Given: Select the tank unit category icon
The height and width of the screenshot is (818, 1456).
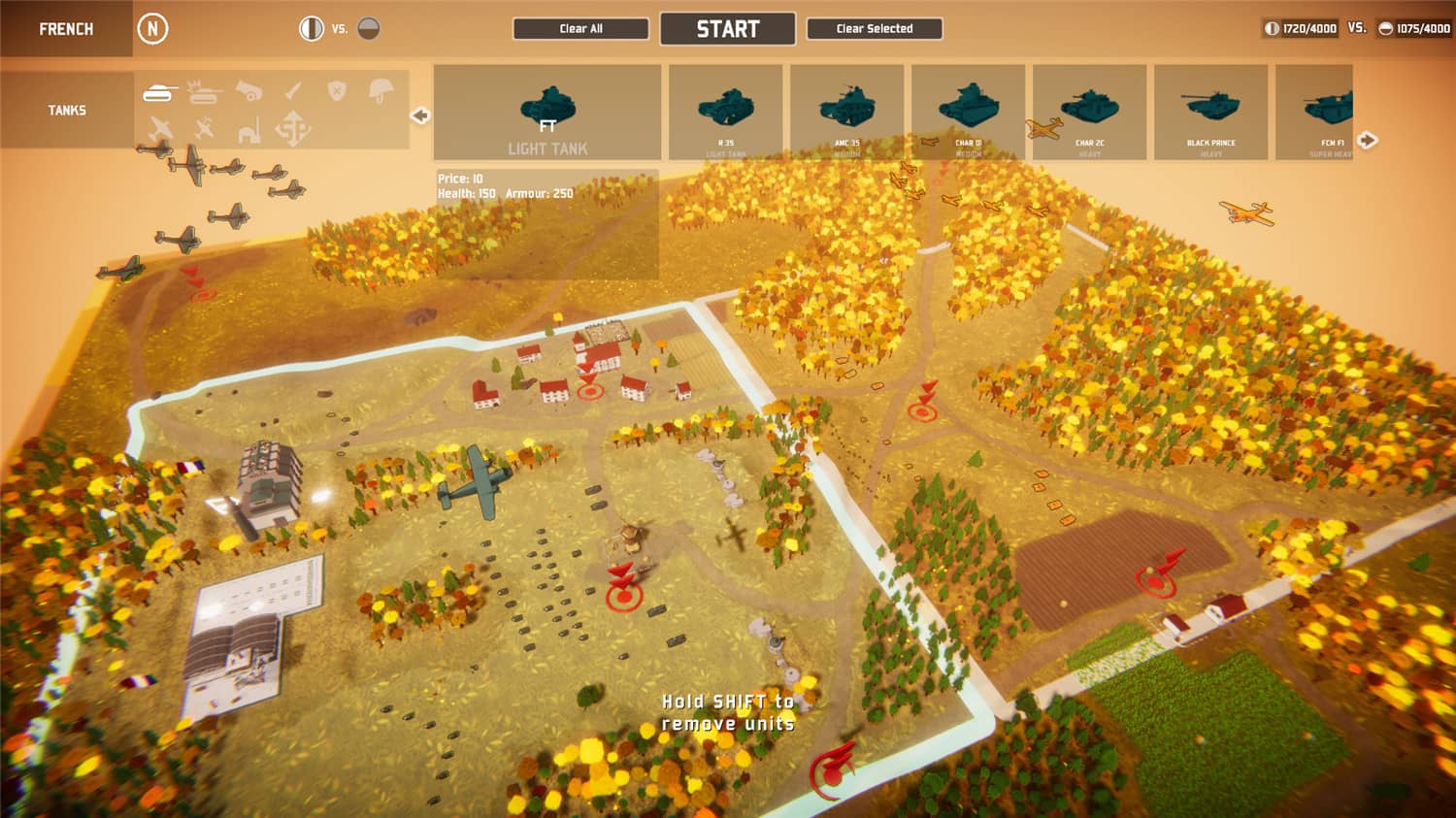Looking at the screenshot, I should click(157, 91).
